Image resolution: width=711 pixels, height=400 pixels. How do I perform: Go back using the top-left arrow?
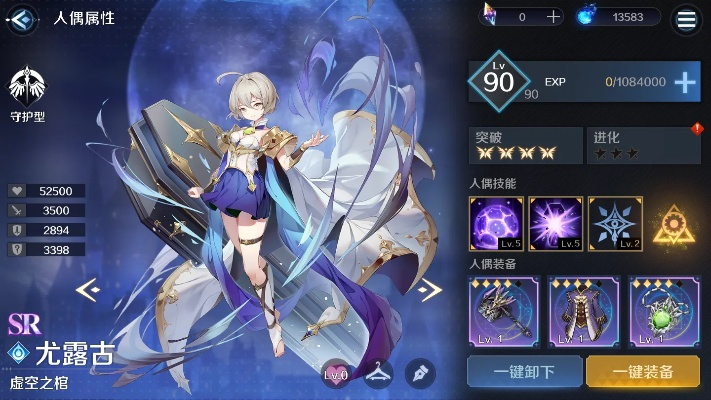point(23,17)
